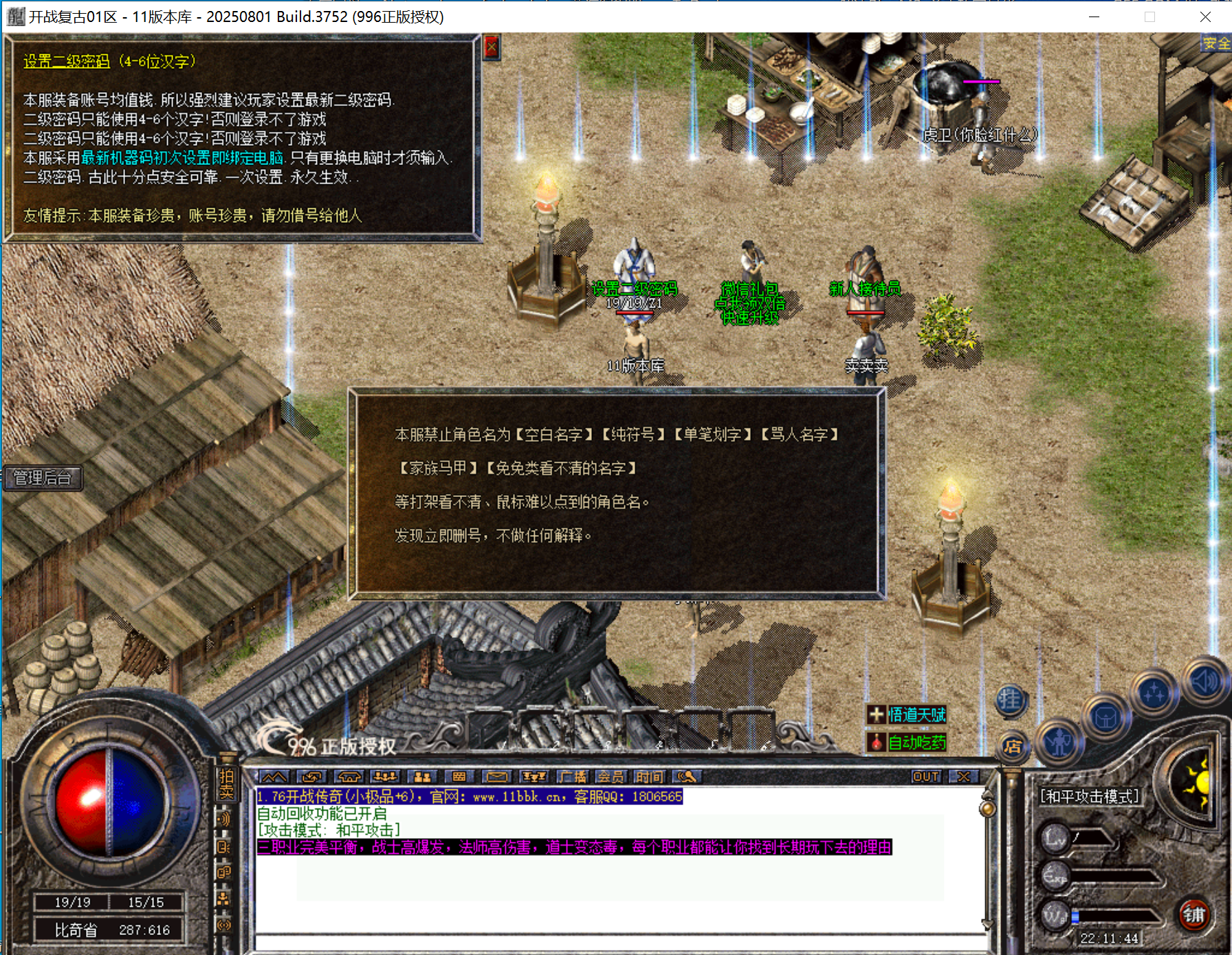Toggle the sound speaker button
Screen dimensions: 1232x955
coord(1204,681)
